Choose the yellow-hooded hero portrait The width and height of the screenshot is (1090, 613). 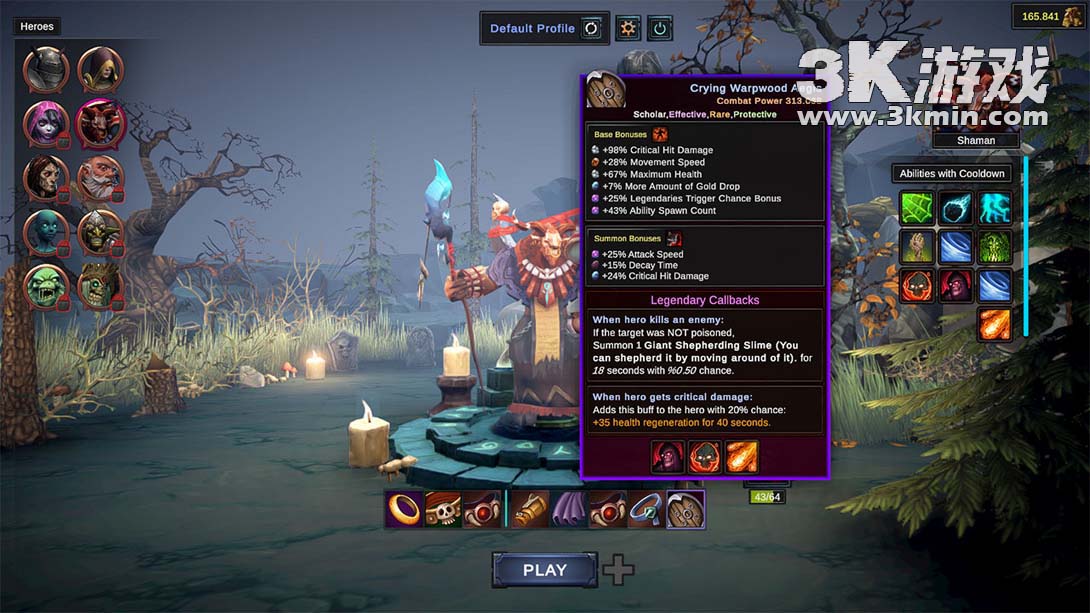pyautogui.click(x=100, y=69)
